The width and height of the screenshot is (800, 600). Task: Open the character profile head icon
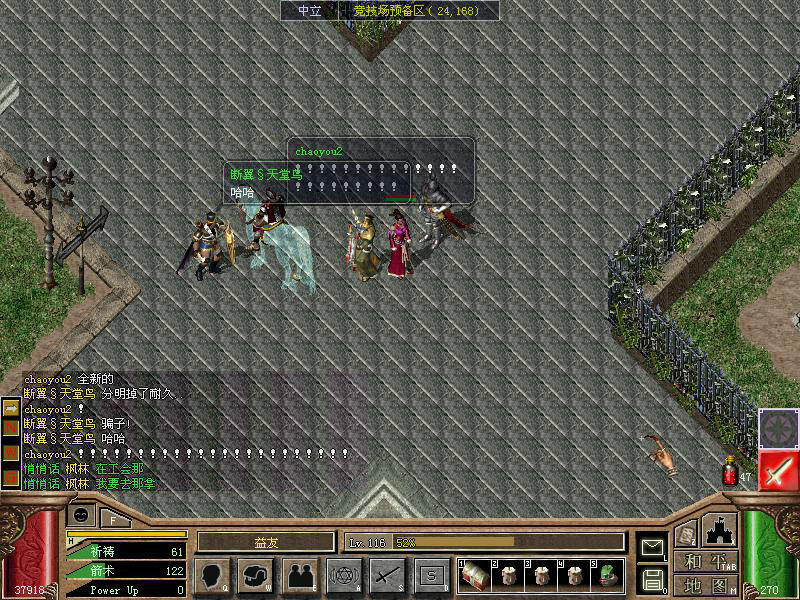pyautogui.click(x=212, y=574)
